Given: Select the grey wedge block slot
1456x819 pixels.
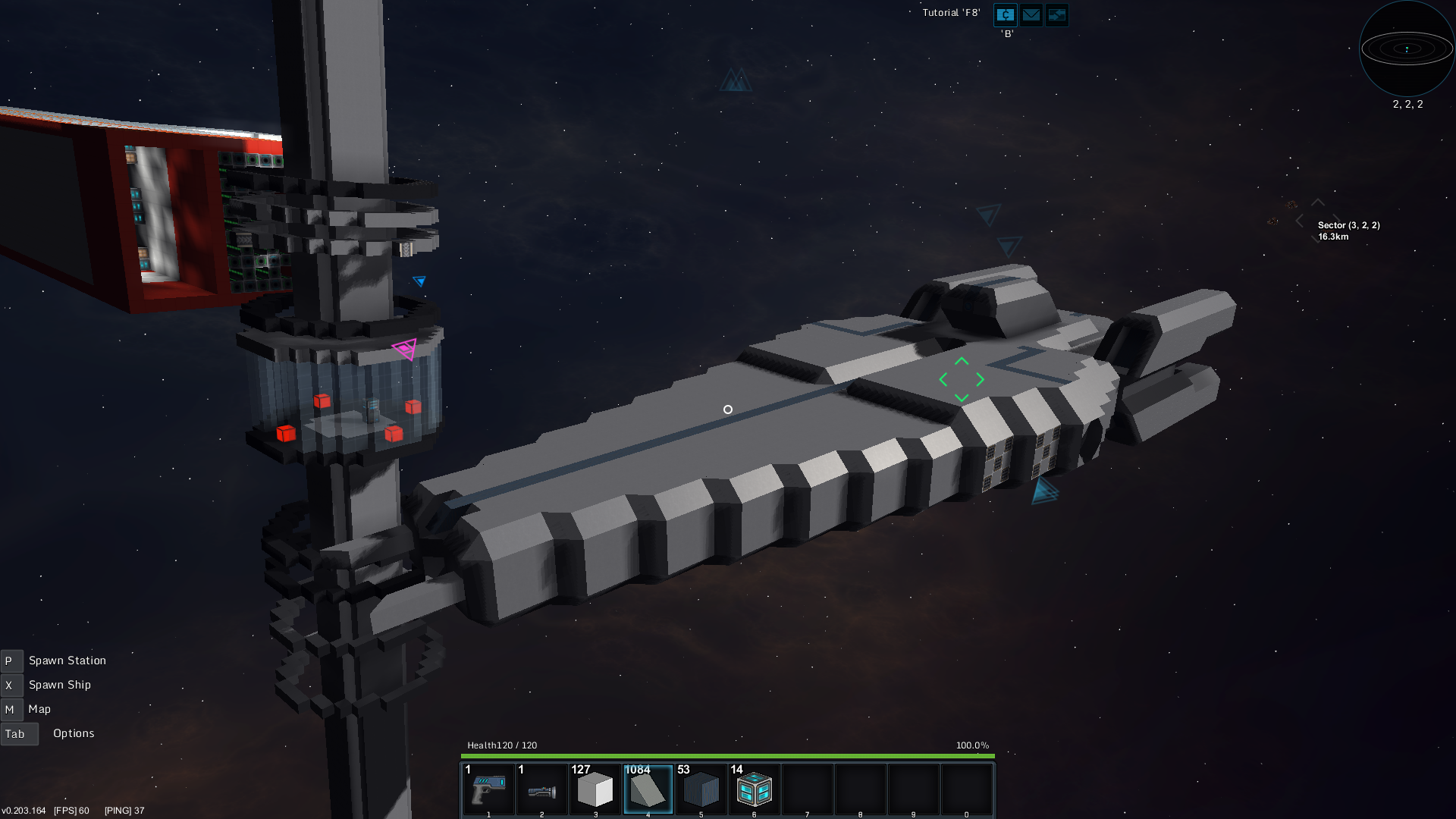Looking at the screenshot, I should click(648, 789).
